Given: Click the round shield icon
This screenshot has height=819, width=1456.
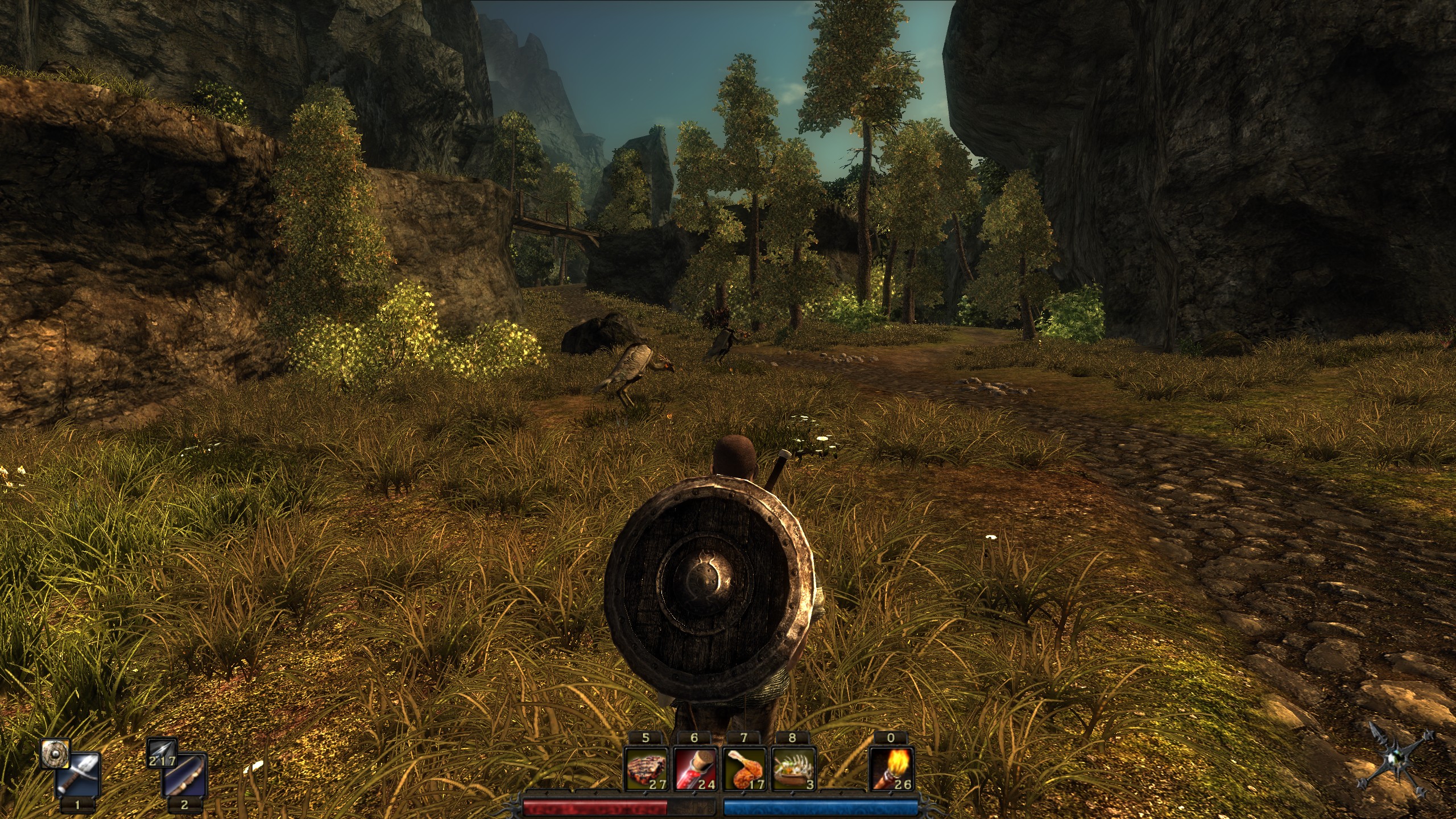Looking at the screenshot, I should [x=55, y=754].
